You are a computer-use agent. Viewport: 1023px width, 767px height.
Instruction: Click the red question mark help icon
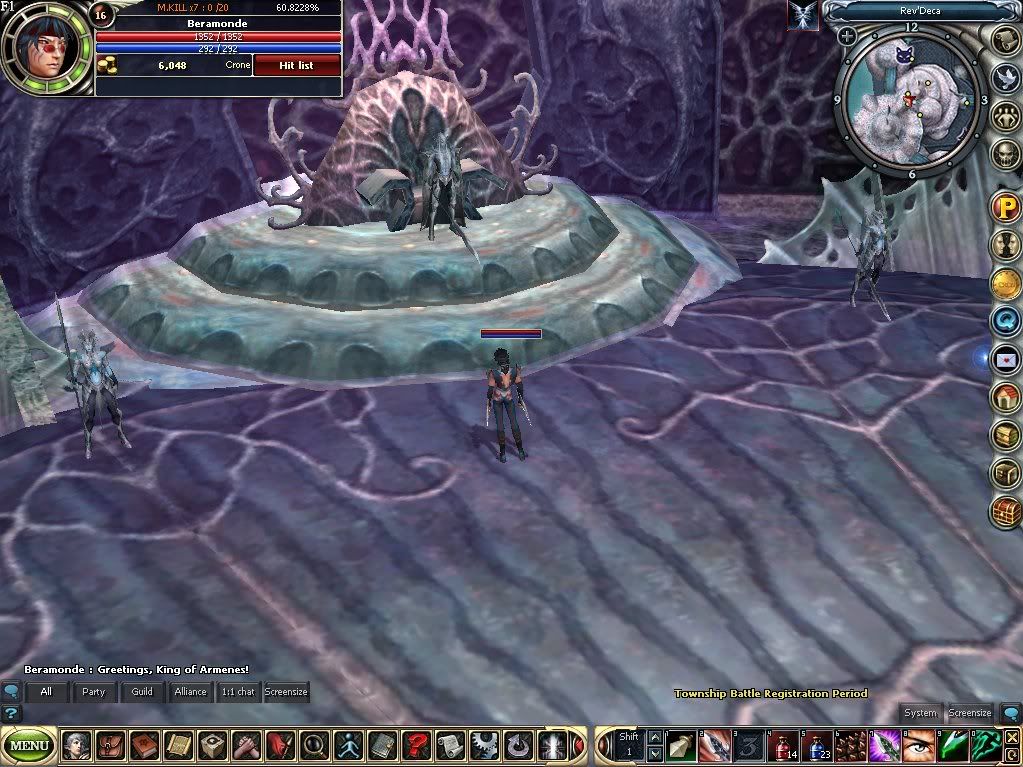(x=416, y=745)
